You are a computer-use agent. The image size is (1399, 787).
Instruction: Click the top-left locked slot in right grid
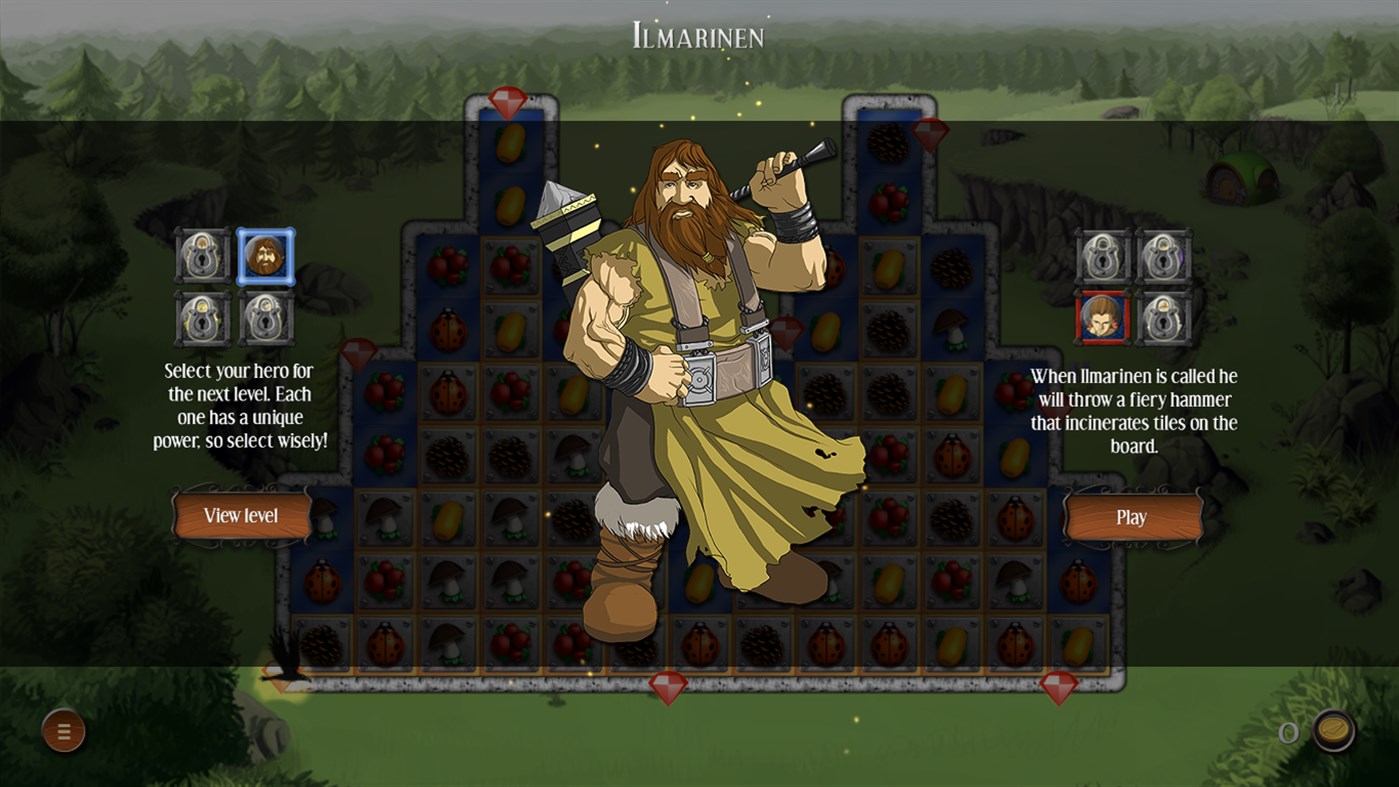click(1100, 257)
